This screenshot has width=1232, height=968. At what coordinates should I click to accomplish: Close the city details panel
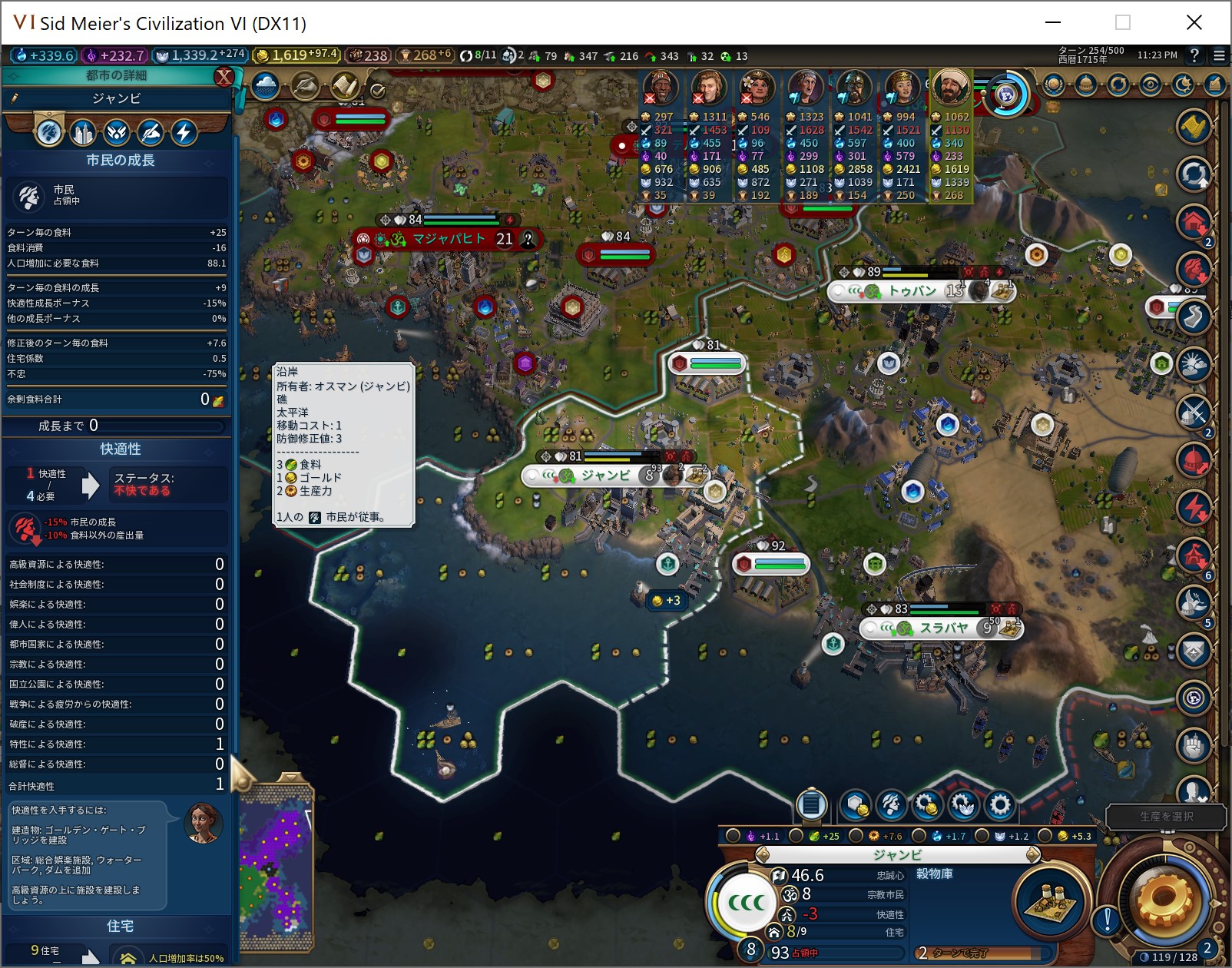pos(224,76)
